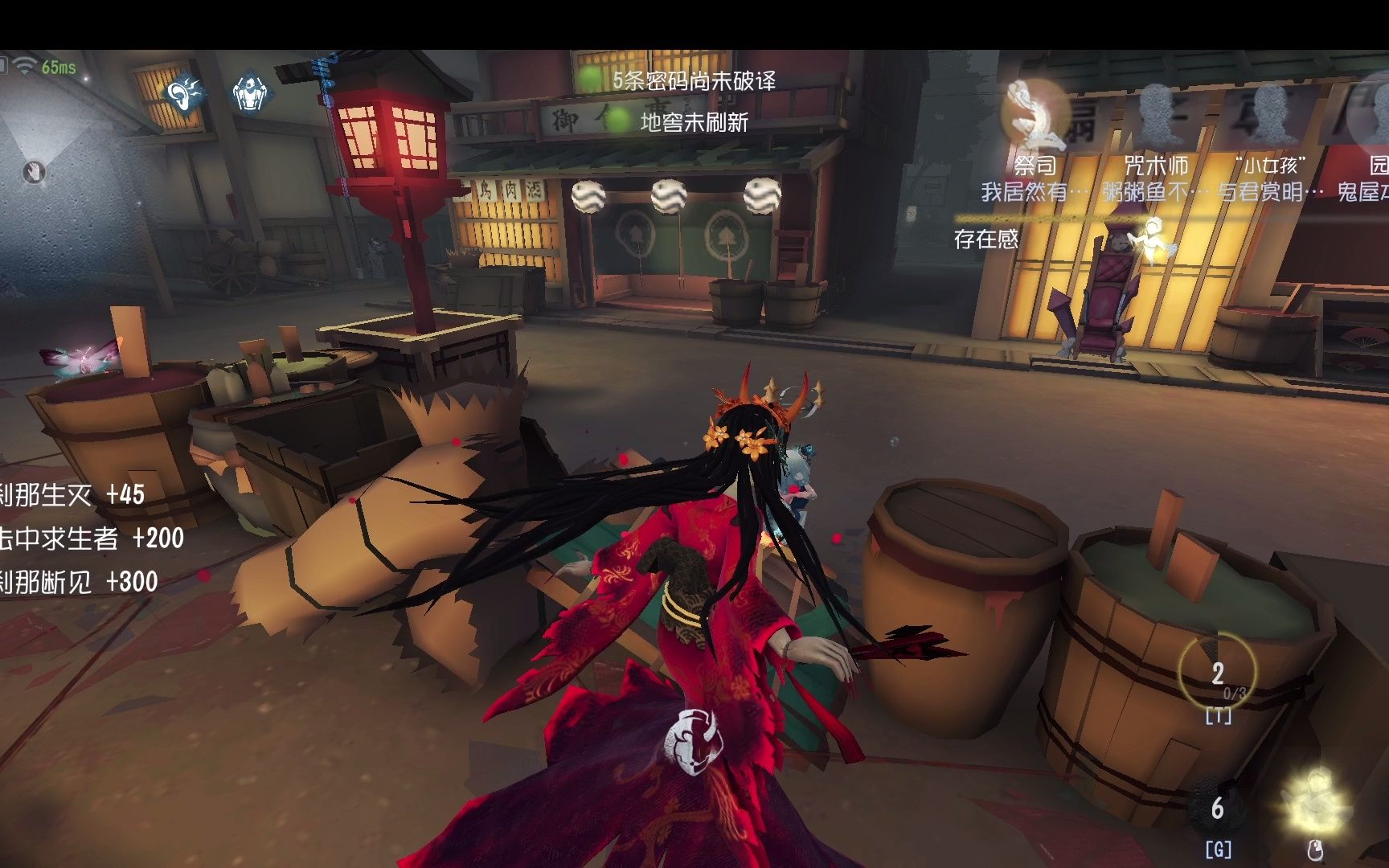The height and width of the screenshot is (868, 1389).
Task: Select the 65ms ping readout
Action: [58, 68]
